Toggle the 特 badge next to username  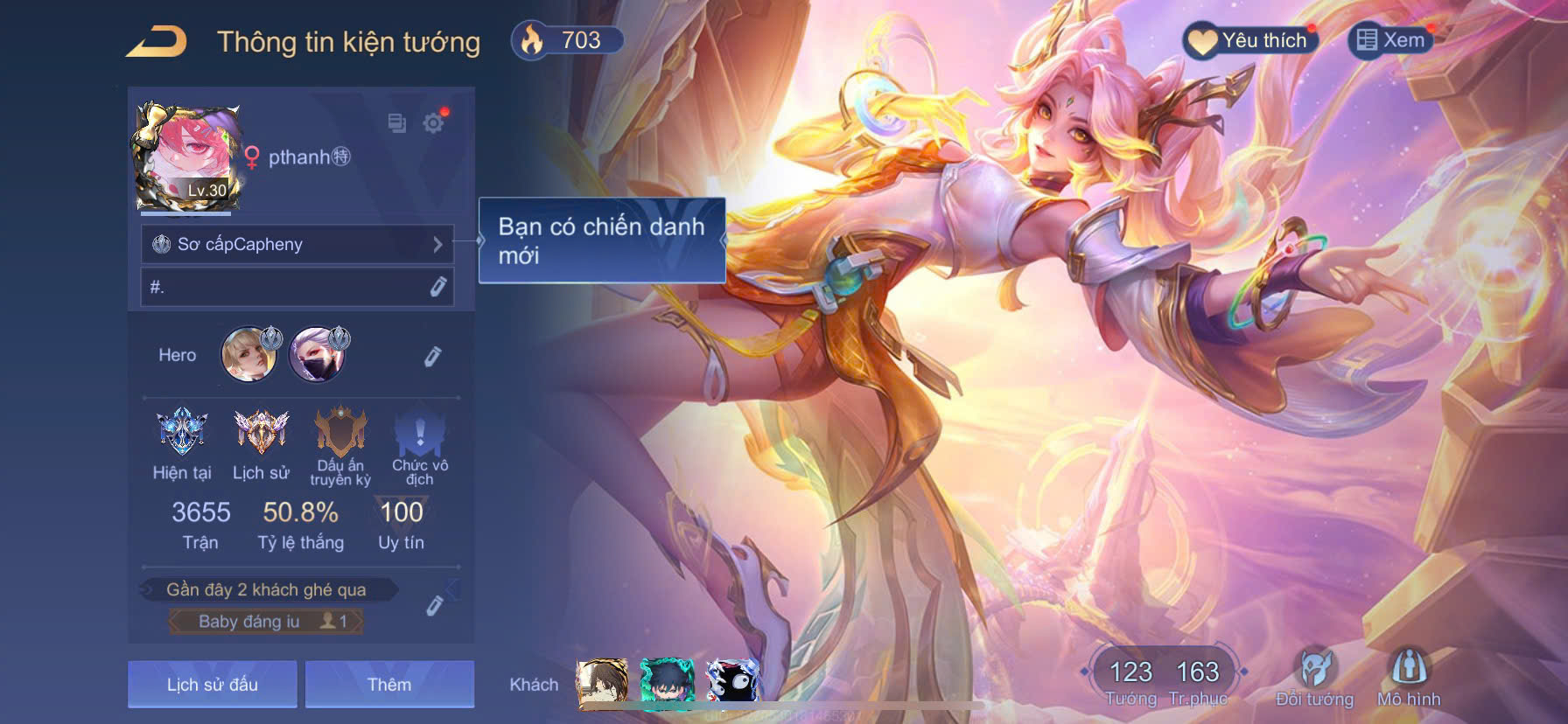point(341,157)
